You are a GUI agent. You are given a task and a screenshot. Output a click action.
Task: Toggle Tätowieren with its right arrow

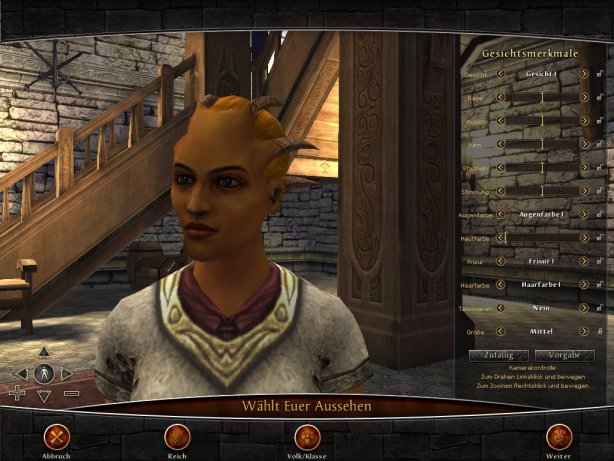click(x=585, y=308)
